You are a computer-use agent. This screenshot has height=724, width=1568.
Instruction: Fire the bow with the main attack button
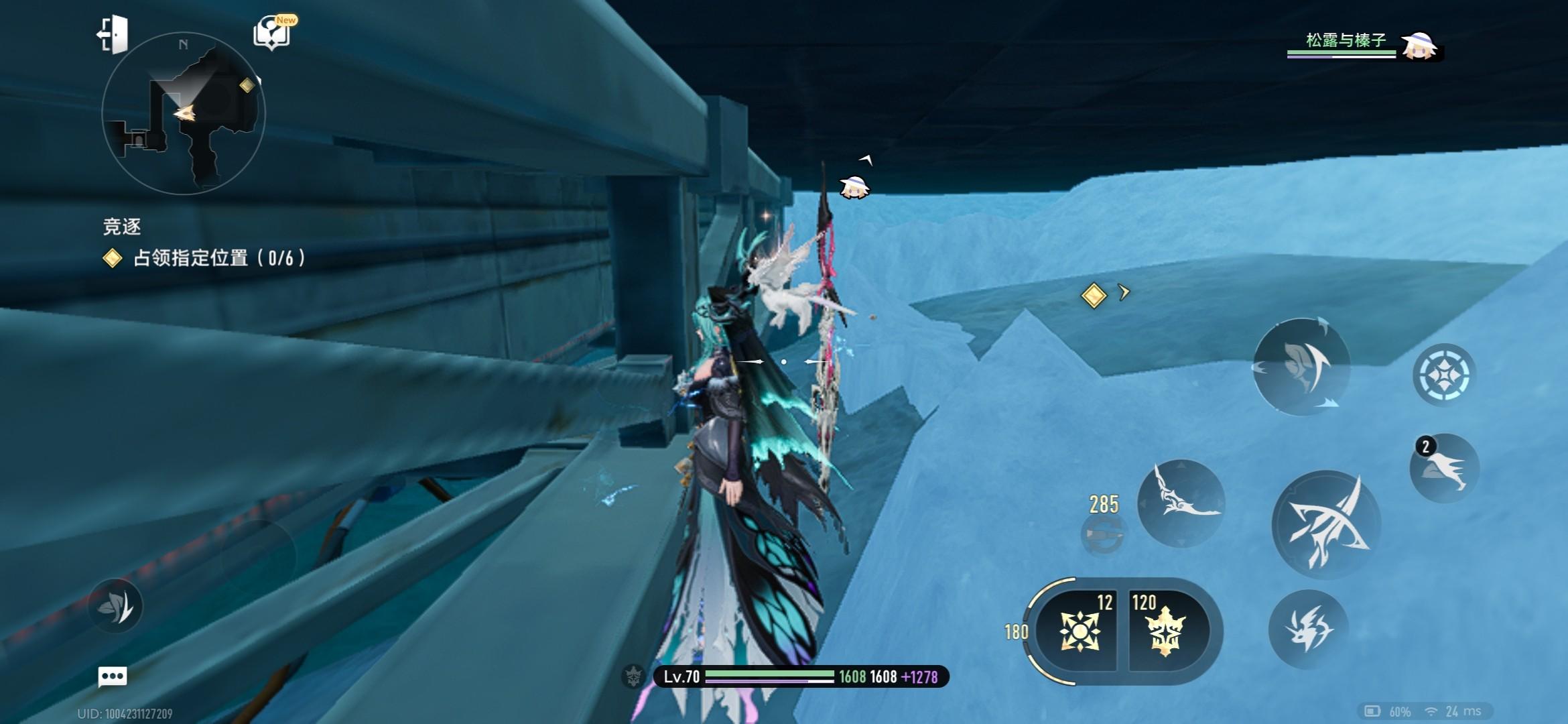pyautogui.click(x=1325, y=524)
